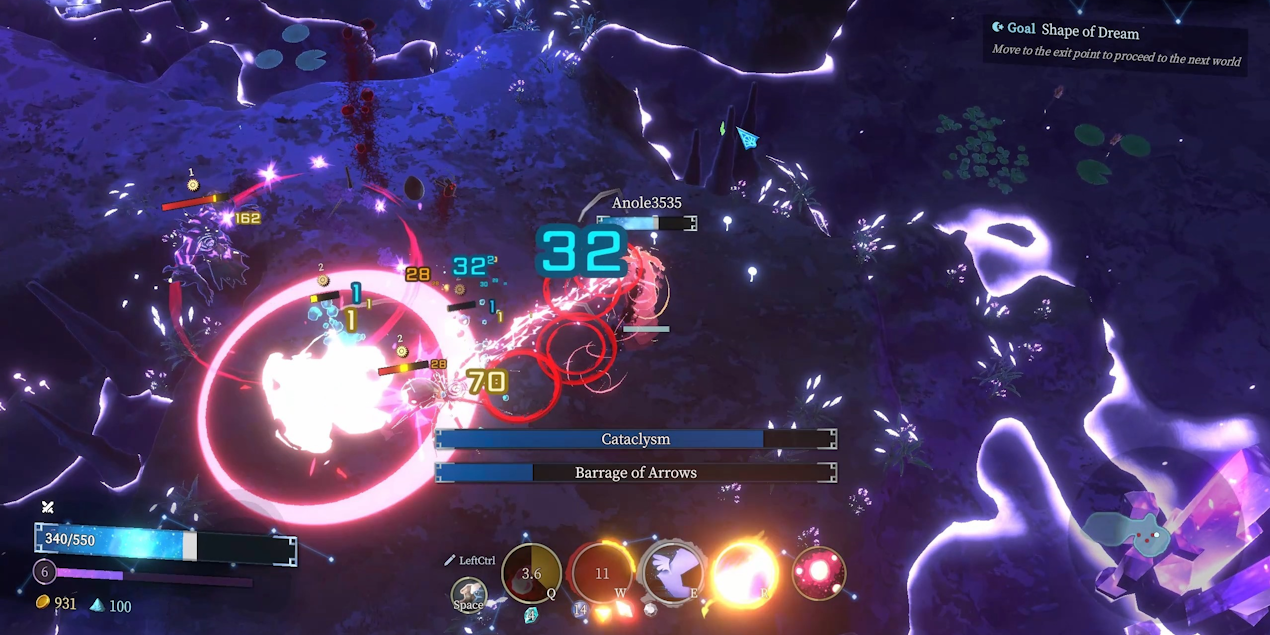Screen dimensions: 1270x635
Task: Select the Q ability on cooldown
Action: coord(531,573)
